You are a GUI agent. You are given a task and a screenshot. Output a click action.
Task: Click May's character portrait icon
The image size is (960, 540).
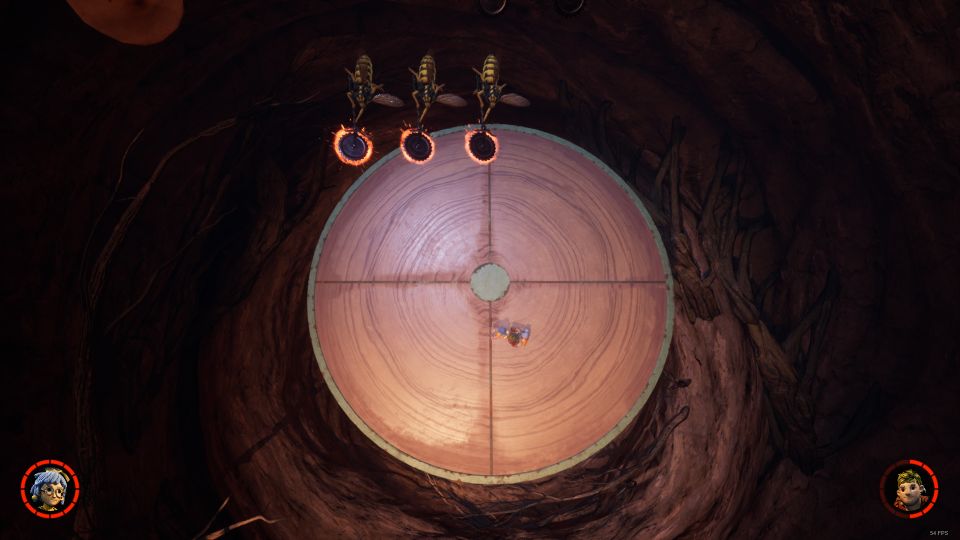[x=49, y=488]
